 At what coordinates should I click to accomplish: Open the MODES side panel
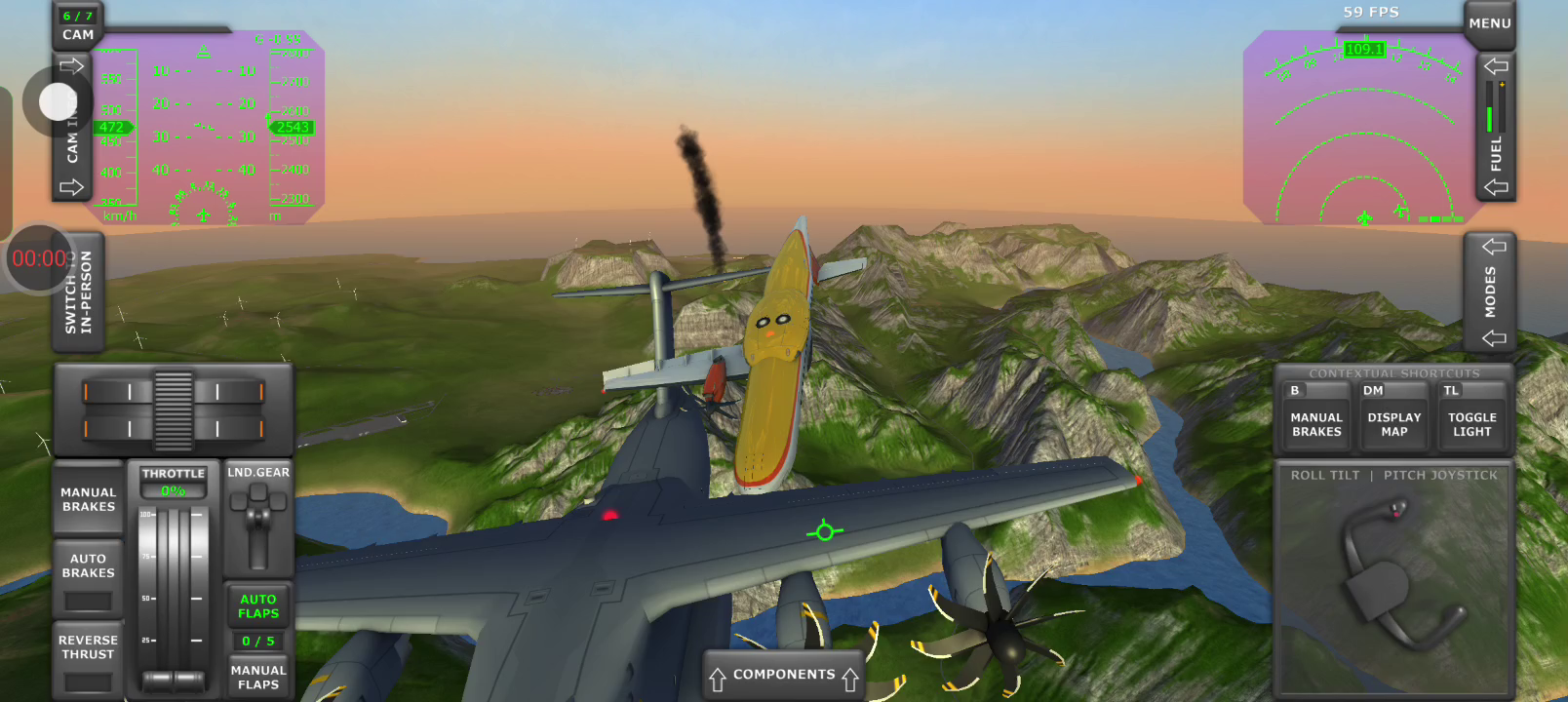pyautogui.click(x=1490, y=292)
